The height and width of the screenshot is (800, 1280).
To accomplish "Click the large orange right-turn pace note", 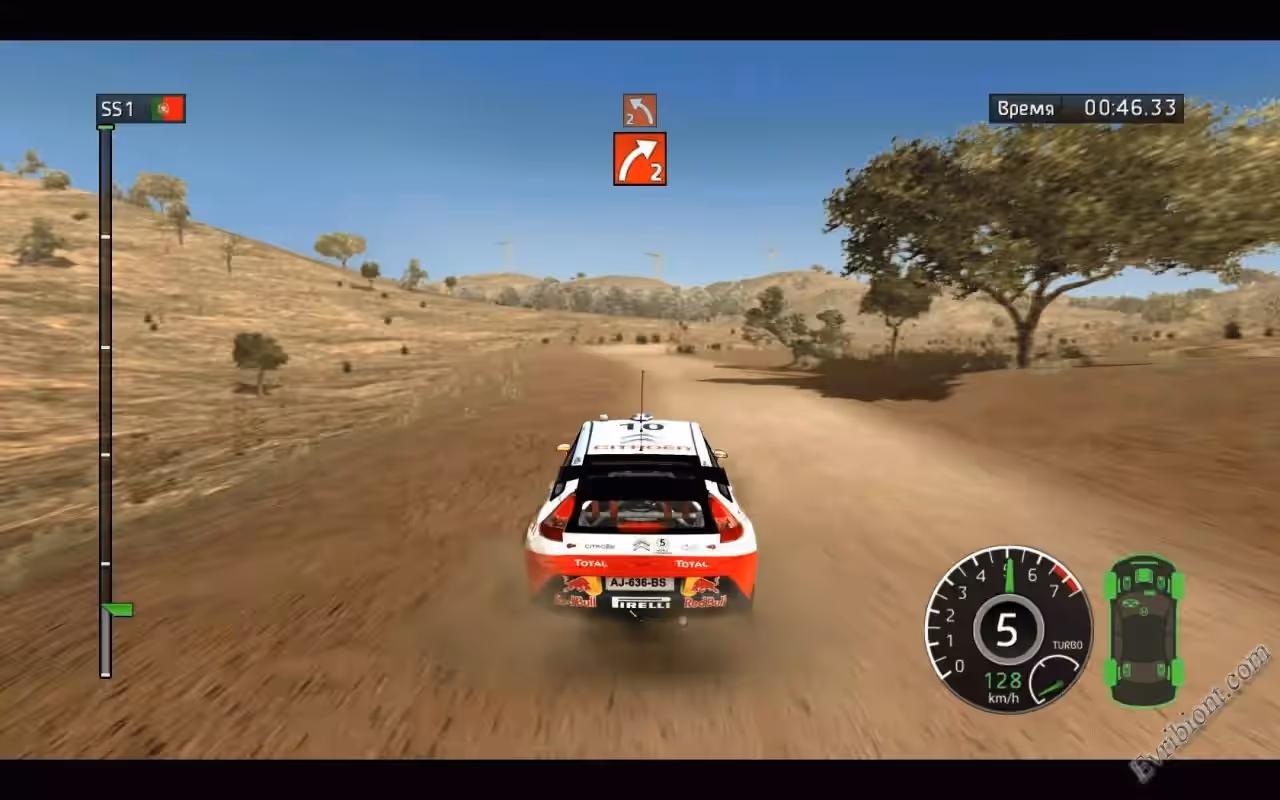I will pos(640,159).
